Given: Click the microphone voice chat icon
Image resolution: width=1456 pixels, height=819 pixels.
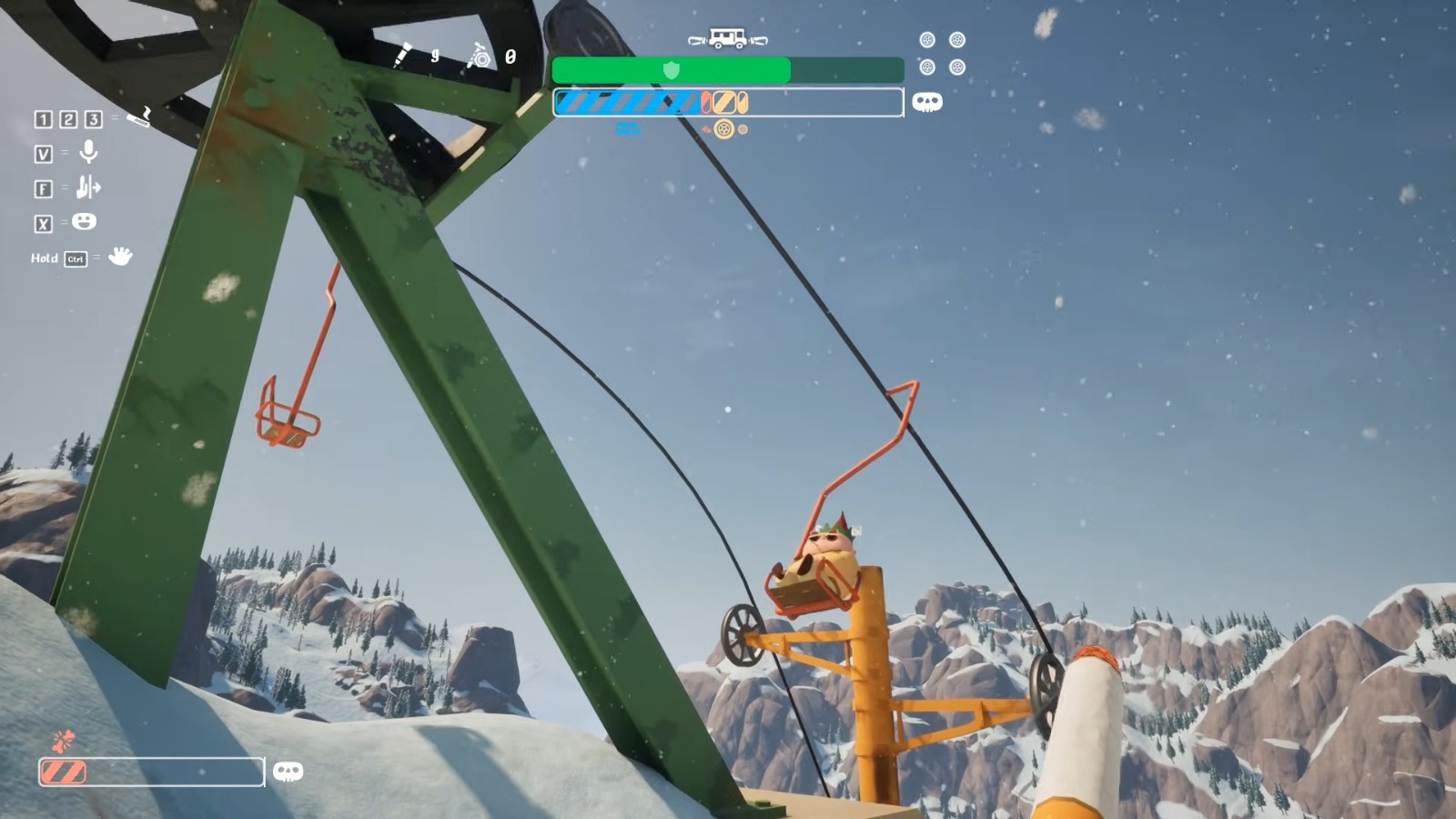Looking at the screenshot, I should [88, 152].
